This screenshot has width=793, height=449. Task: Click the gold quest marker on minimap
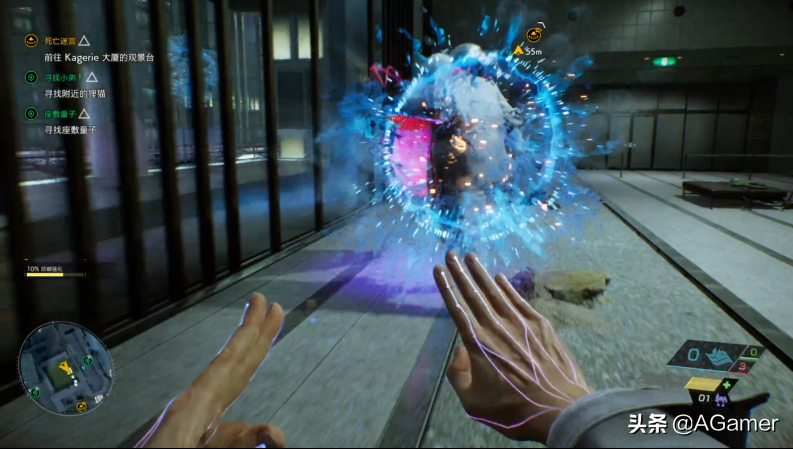[83, 408]
